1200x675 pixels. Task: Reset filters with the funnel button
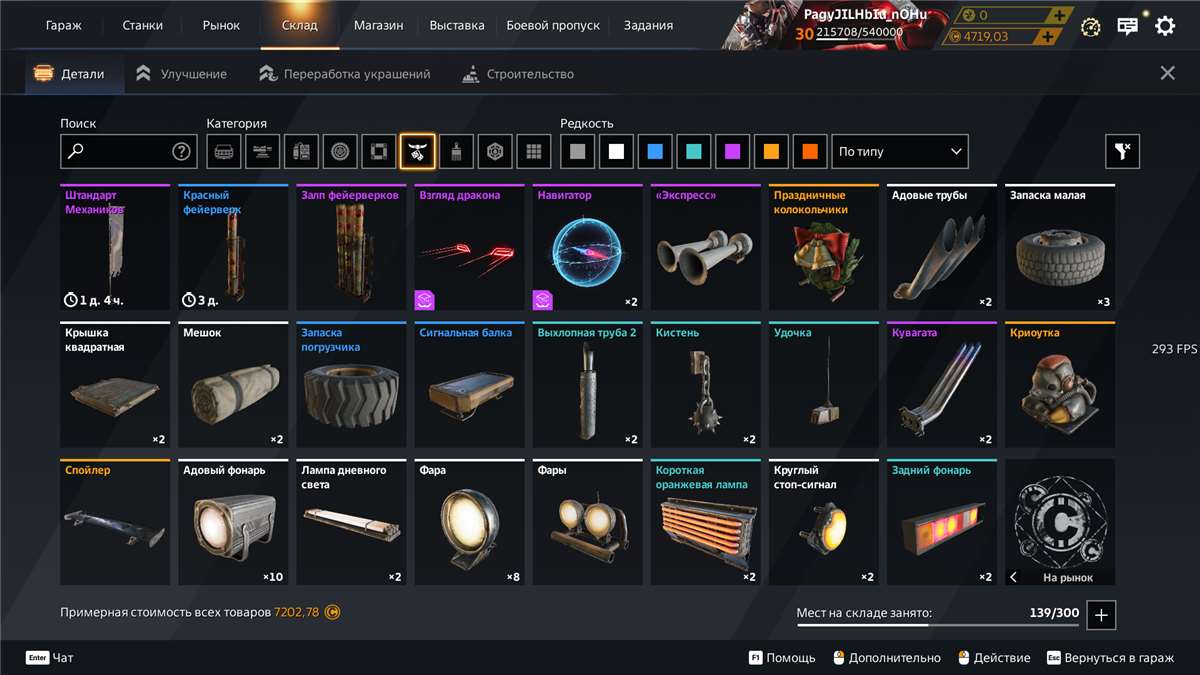click(1122, 152)
